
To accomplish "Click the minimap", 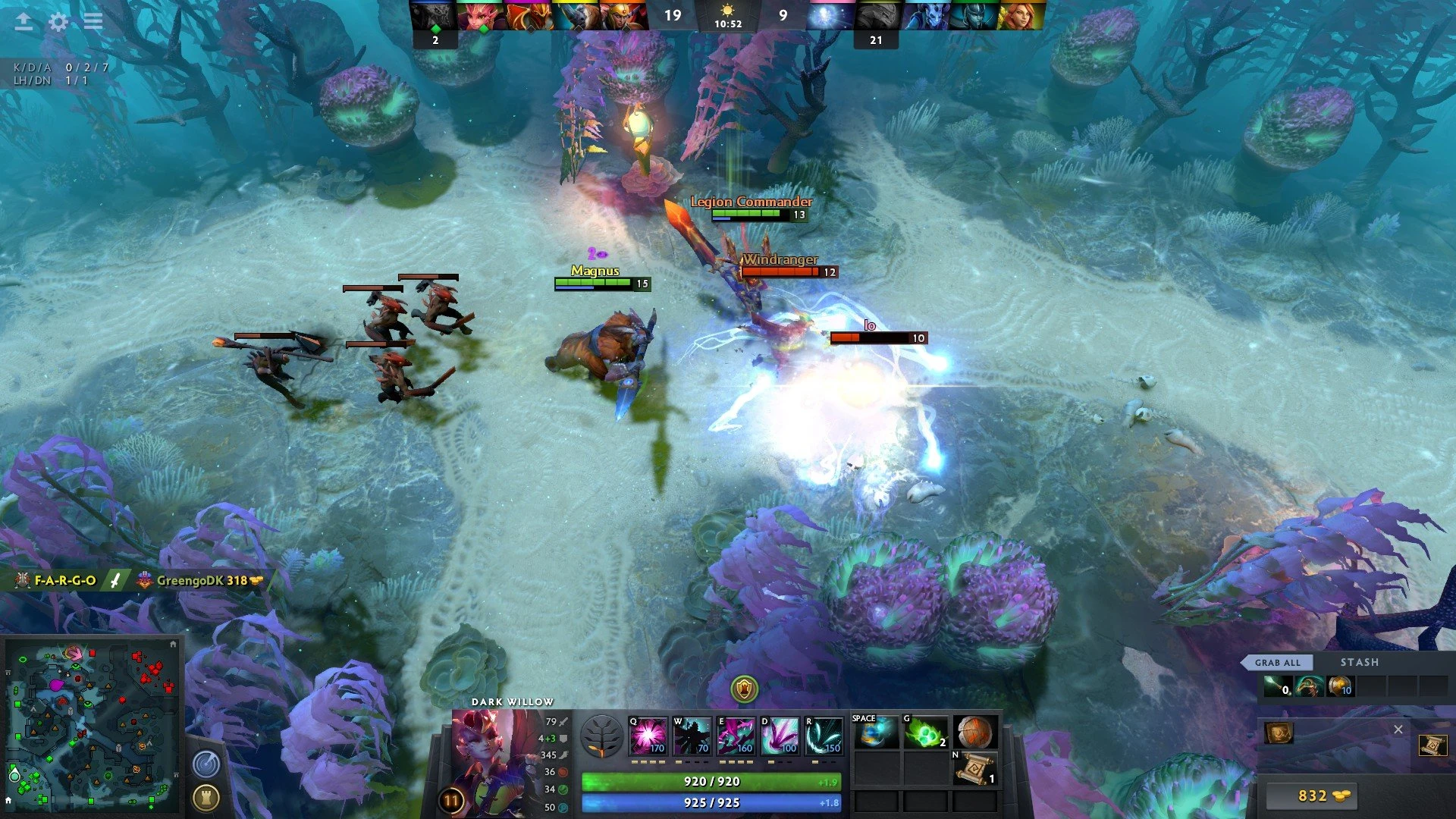I will tap(91, 724).
